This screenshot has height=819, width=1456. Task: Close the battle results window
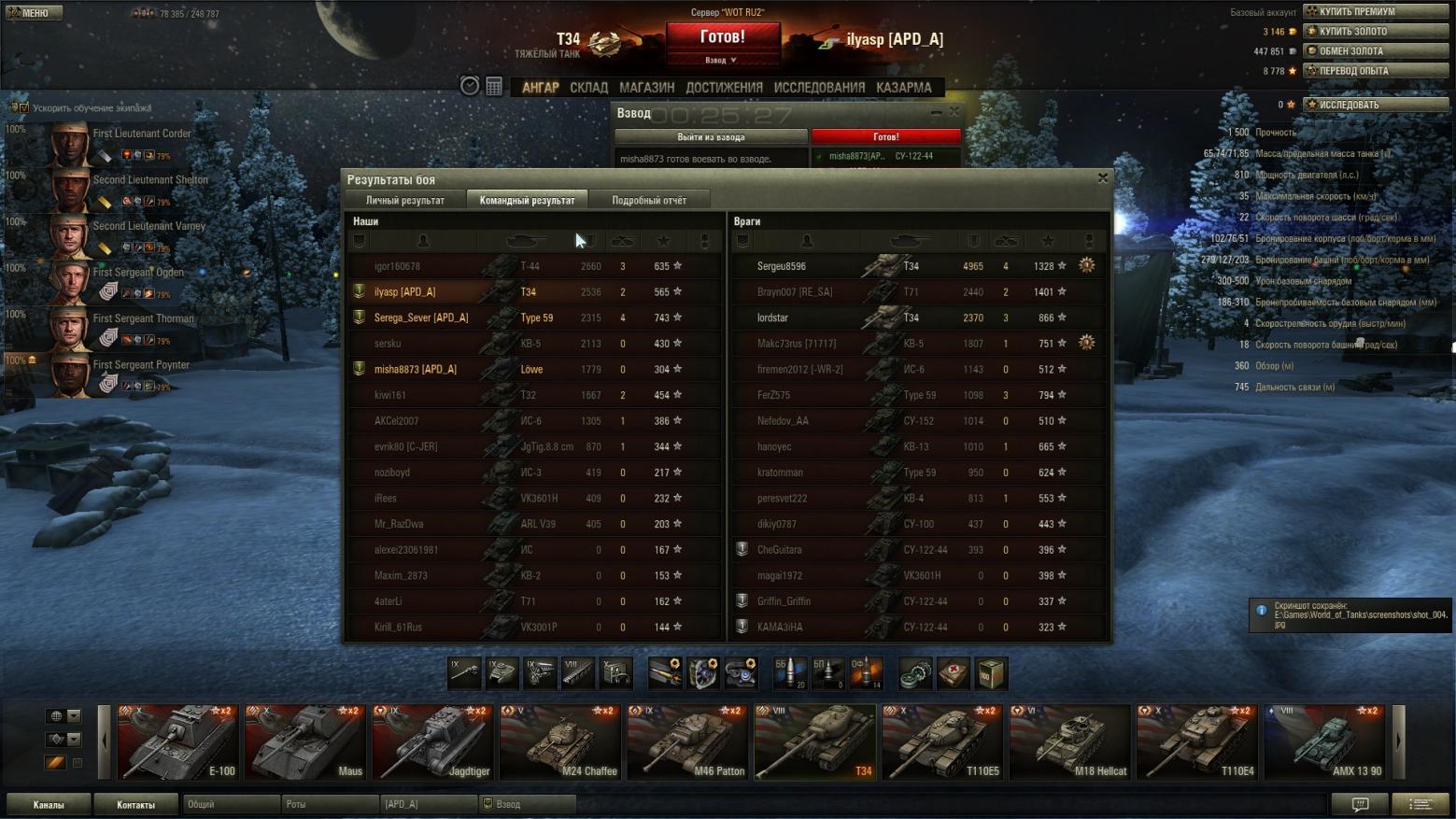1102,177
